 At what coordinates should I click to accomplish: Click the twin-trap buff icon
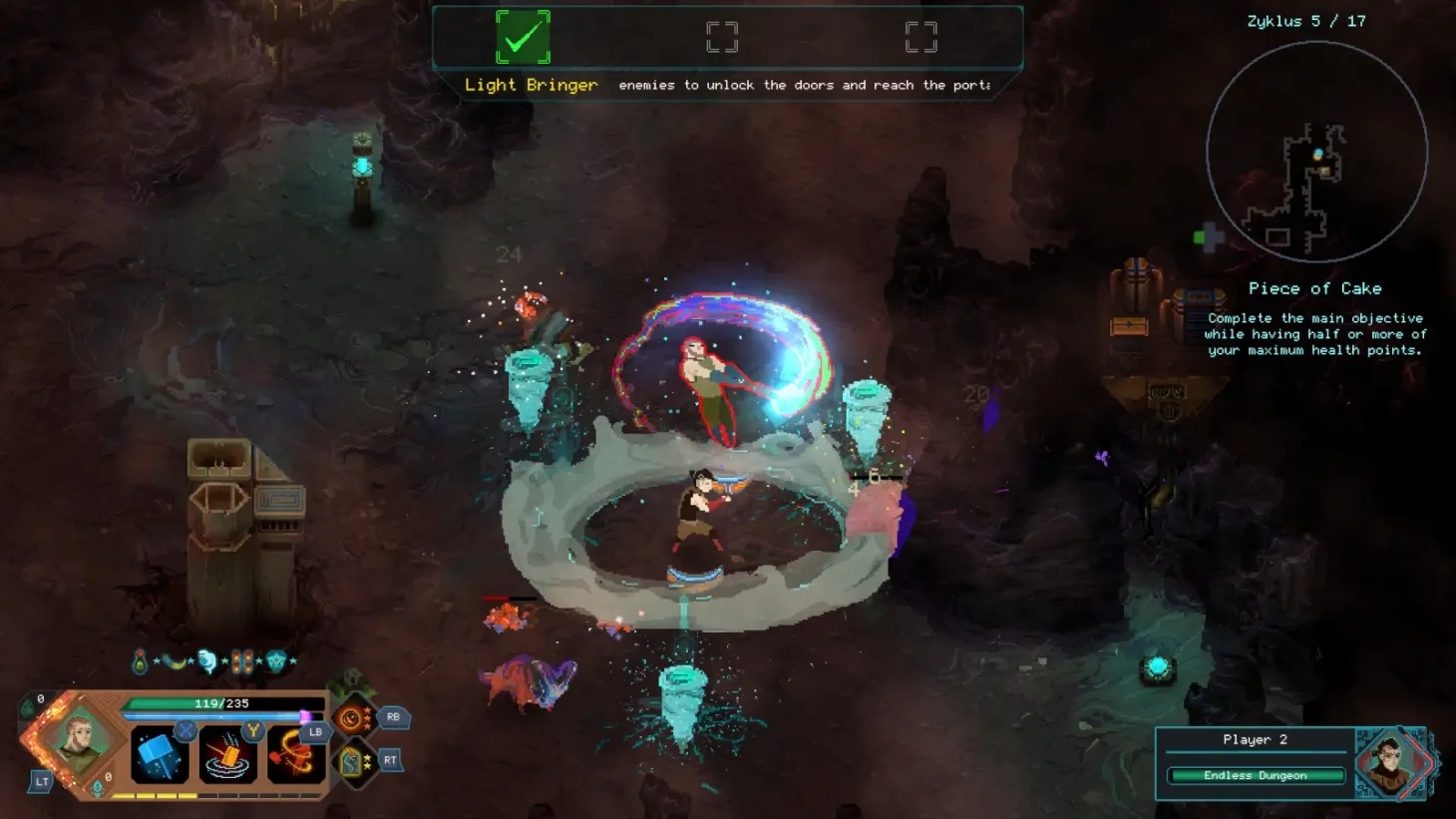pos(241,660)
